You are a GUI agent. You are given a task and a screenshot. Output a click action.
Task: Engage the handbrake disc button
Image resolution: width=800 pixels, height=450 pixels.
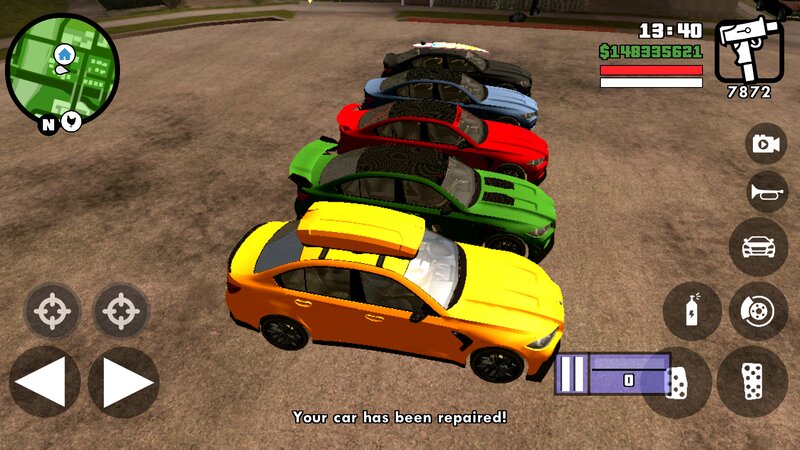[758, 311]
